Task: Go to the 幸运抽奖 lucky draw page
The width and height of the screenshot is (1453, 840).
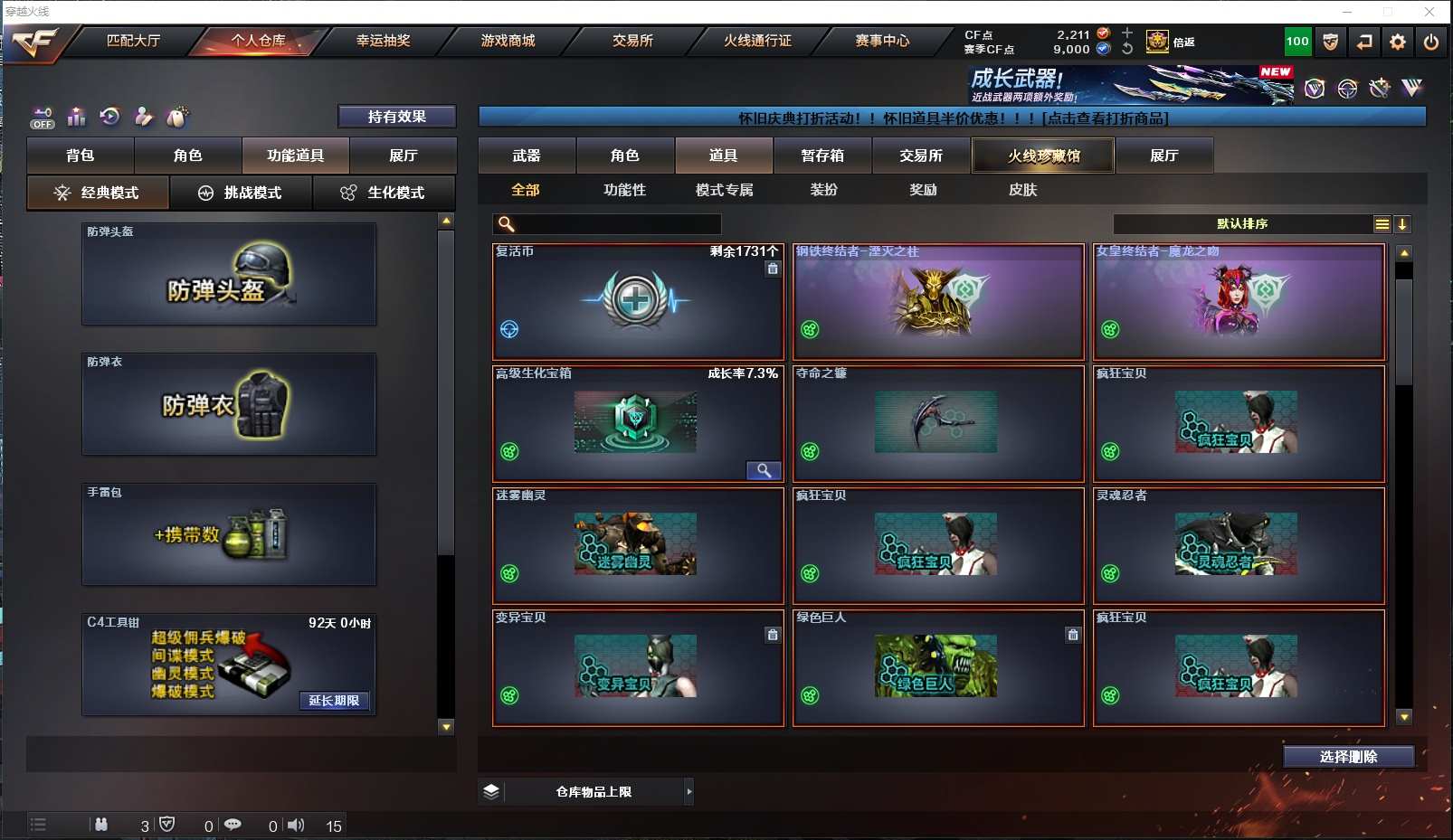Action: (383, 41)
